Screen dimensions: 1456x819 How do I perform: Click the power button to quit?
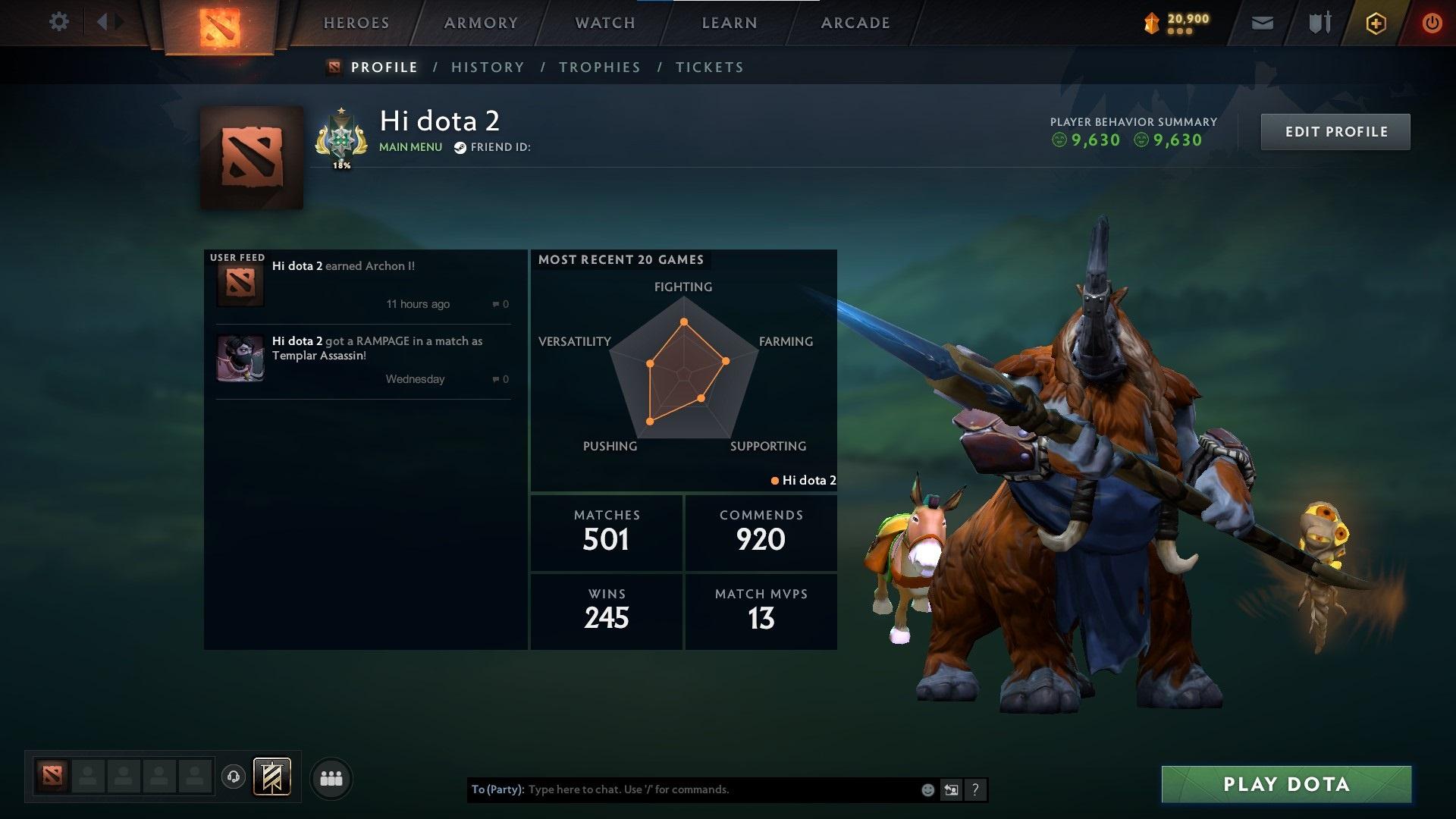coord(1432,22)
